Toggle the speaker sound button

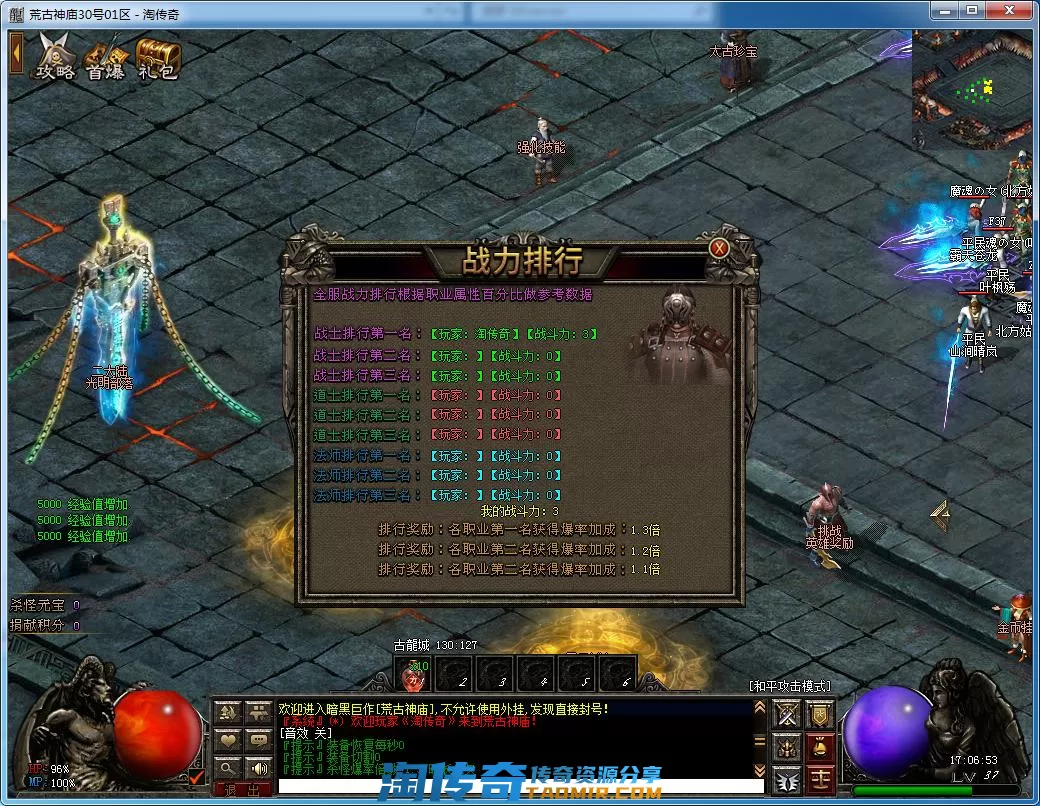[259, 768]
